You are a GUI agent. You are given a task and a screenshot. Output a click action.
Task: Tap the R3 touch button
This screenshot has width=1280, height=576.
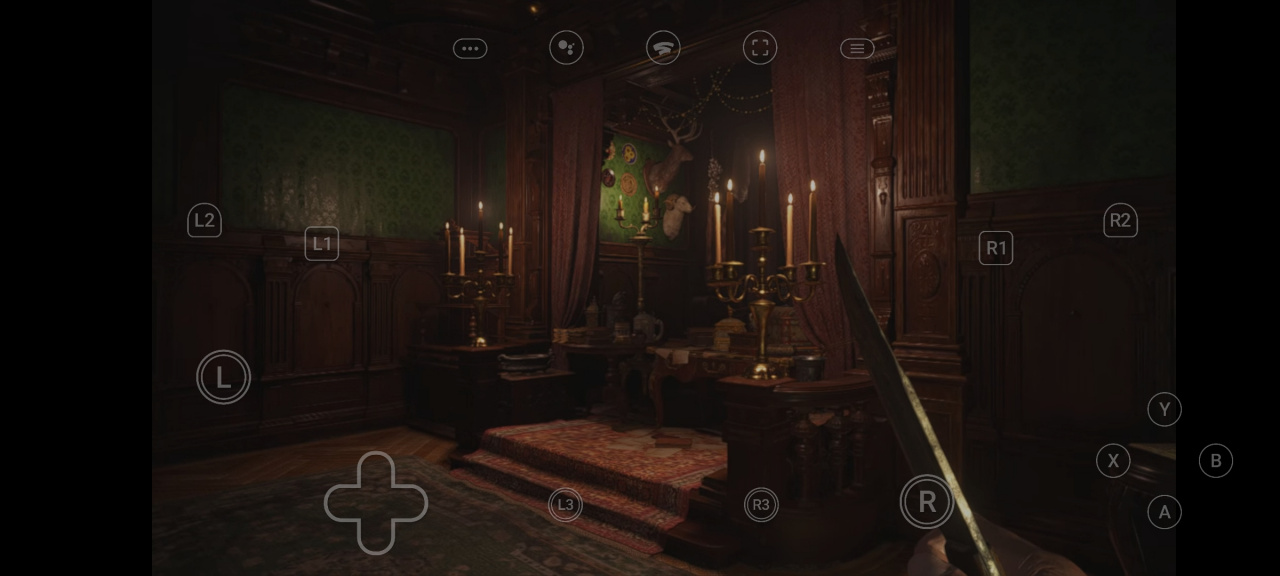761,505
